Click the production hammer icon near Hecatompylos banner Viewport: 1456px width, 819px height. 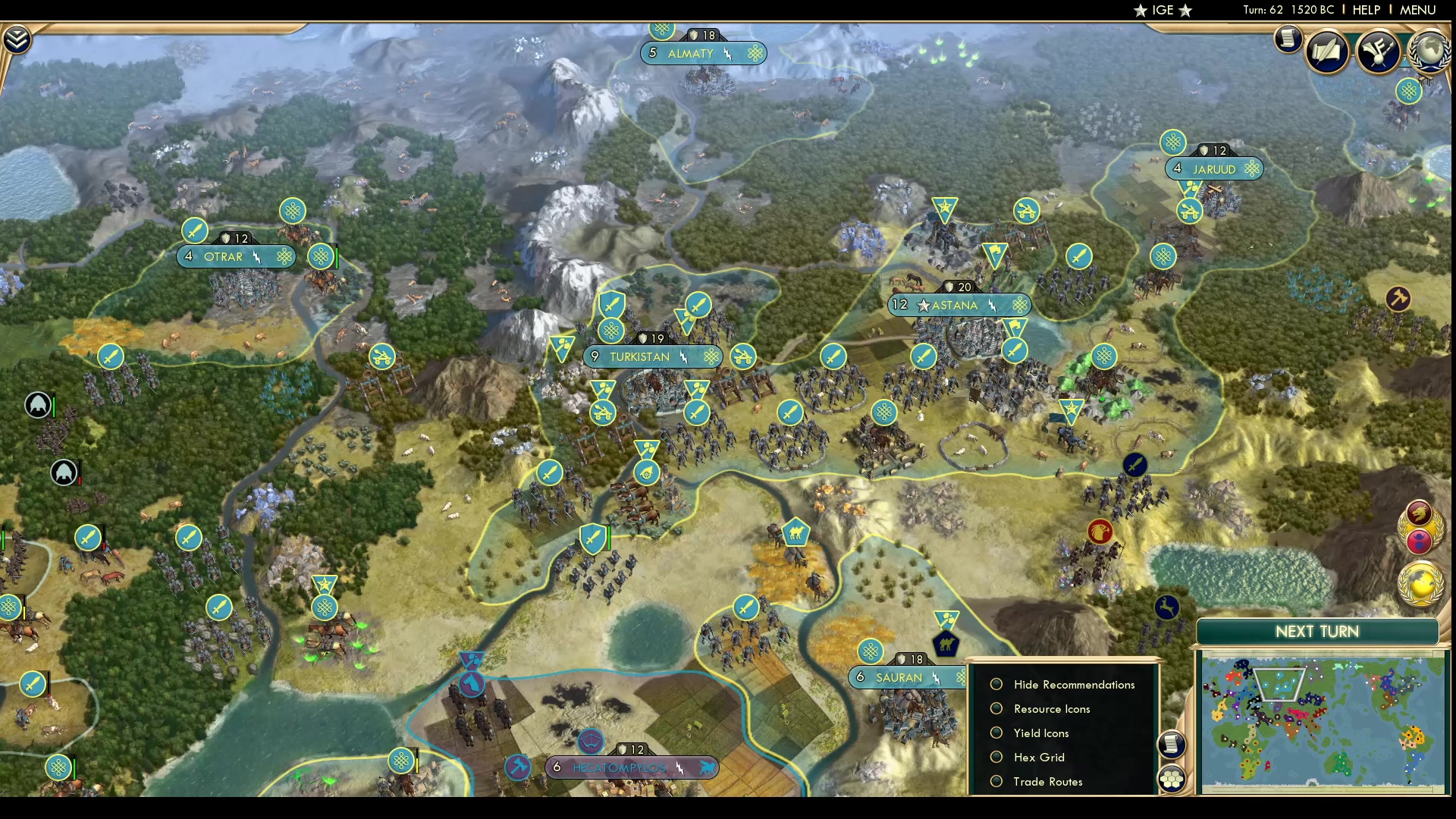pos(518,767)
